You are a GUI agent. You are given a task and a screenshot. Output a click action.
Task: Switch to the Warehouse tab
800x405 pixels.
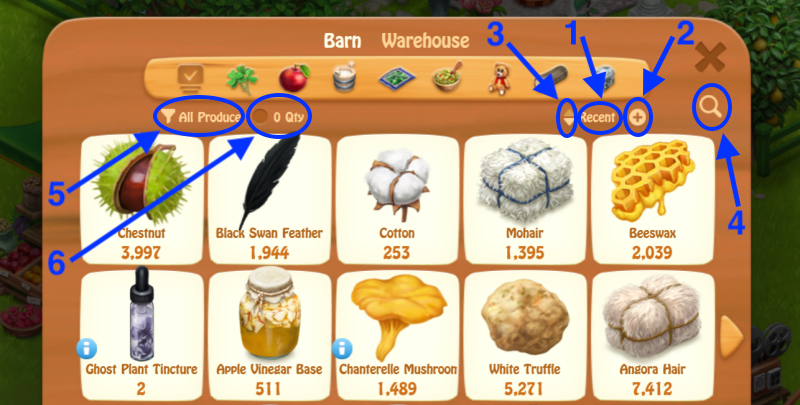424,41
